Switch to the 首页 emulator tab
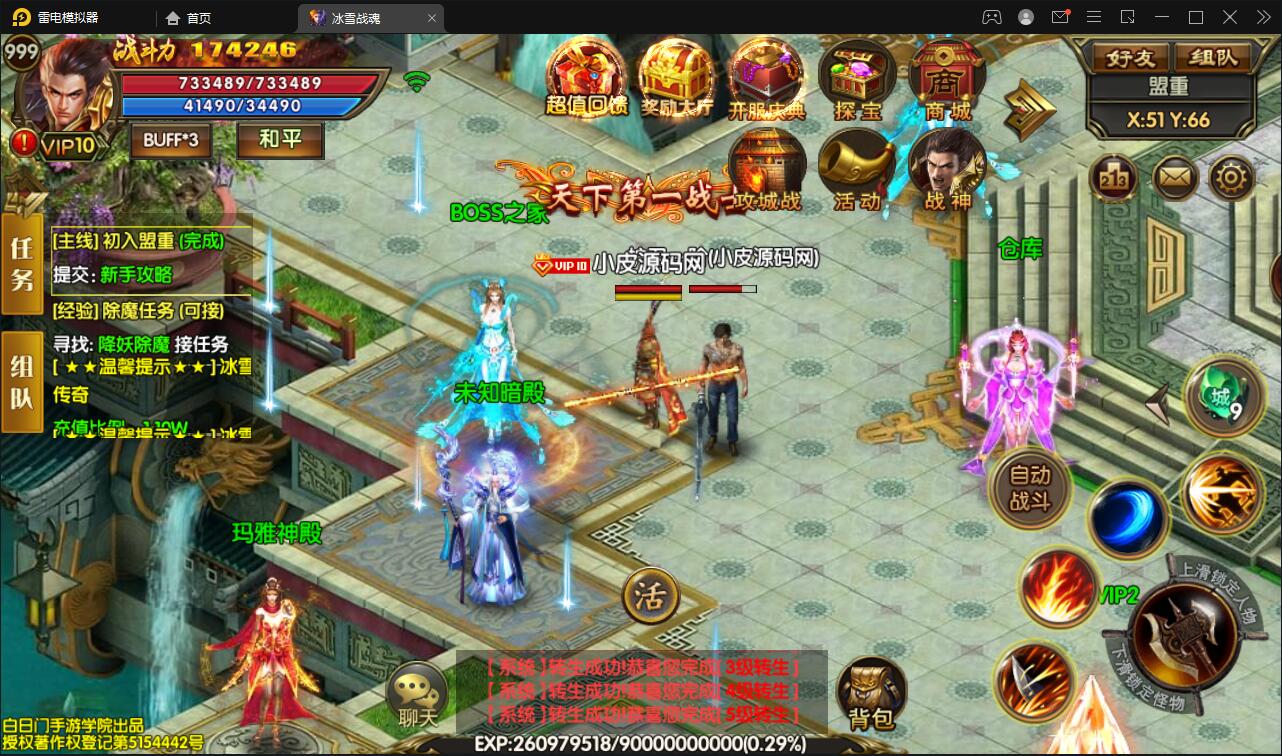 (185, 17)
